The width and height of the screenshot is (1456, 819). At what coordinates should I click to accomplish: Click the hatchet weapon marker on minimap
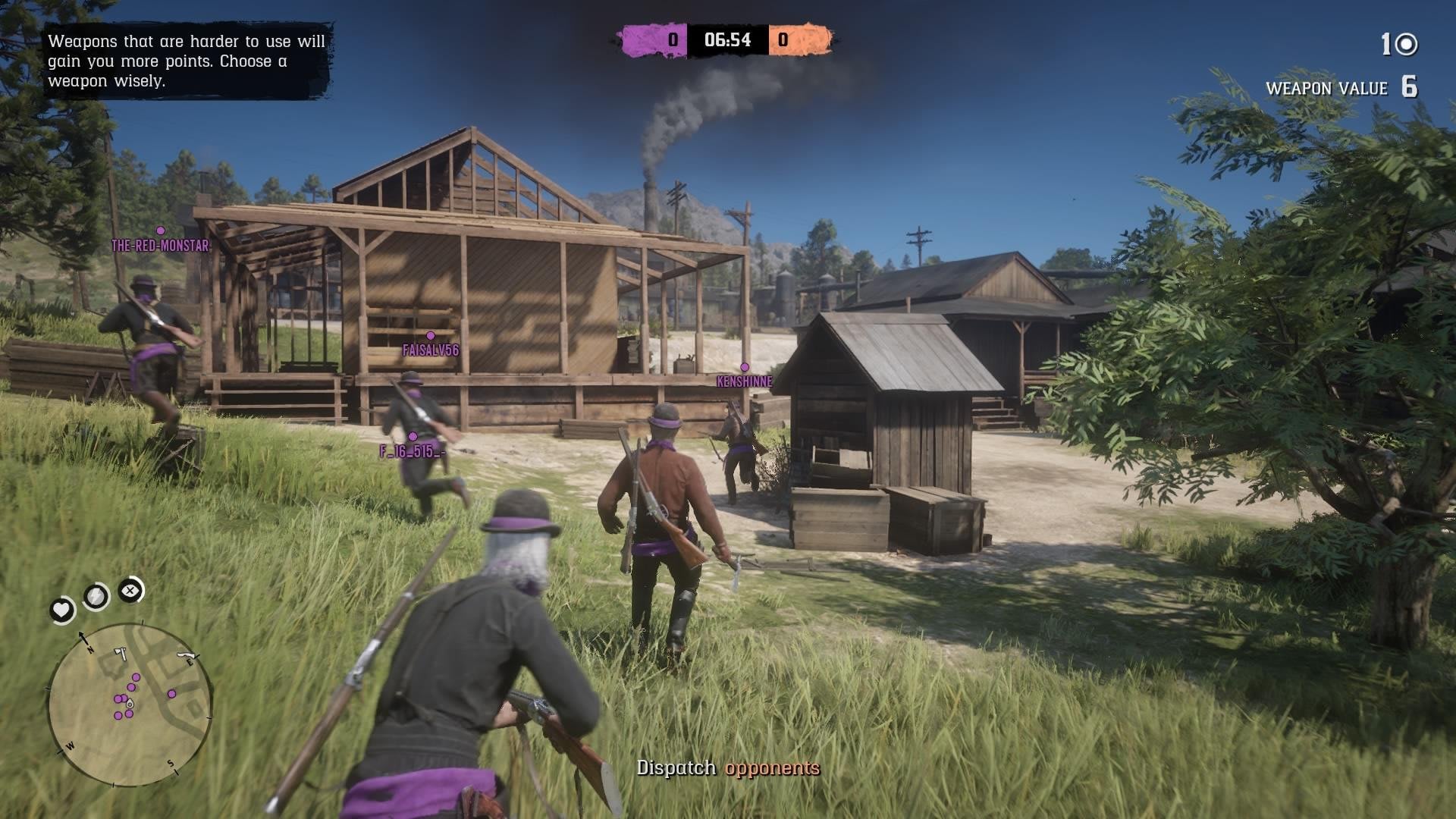tap(120, 653)
